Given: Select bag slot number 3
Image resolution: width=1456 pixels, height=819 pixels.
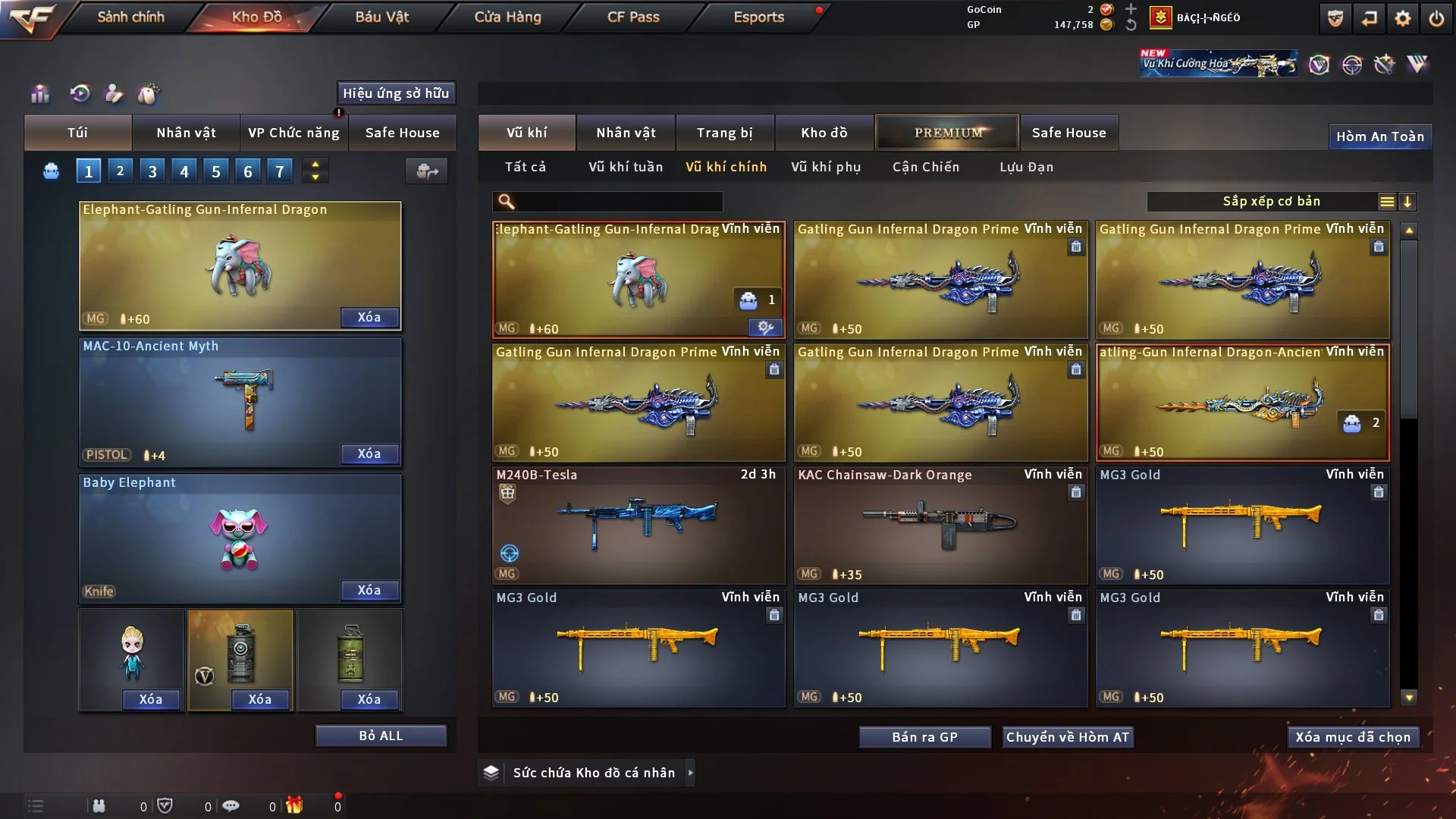Looking at the screenshot, I should [x=152, y=171].
